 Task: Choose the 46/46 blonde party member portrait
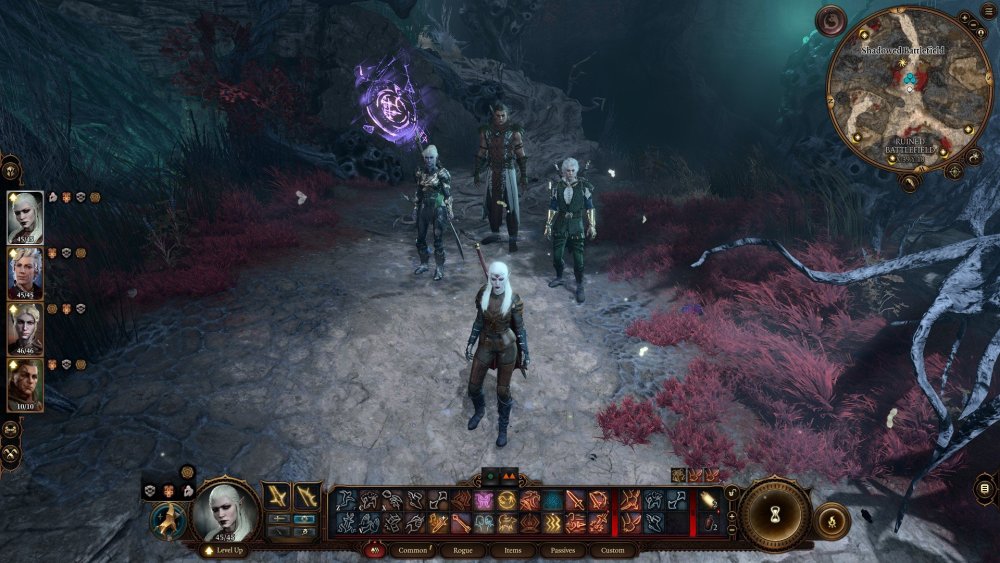point(25,328)
